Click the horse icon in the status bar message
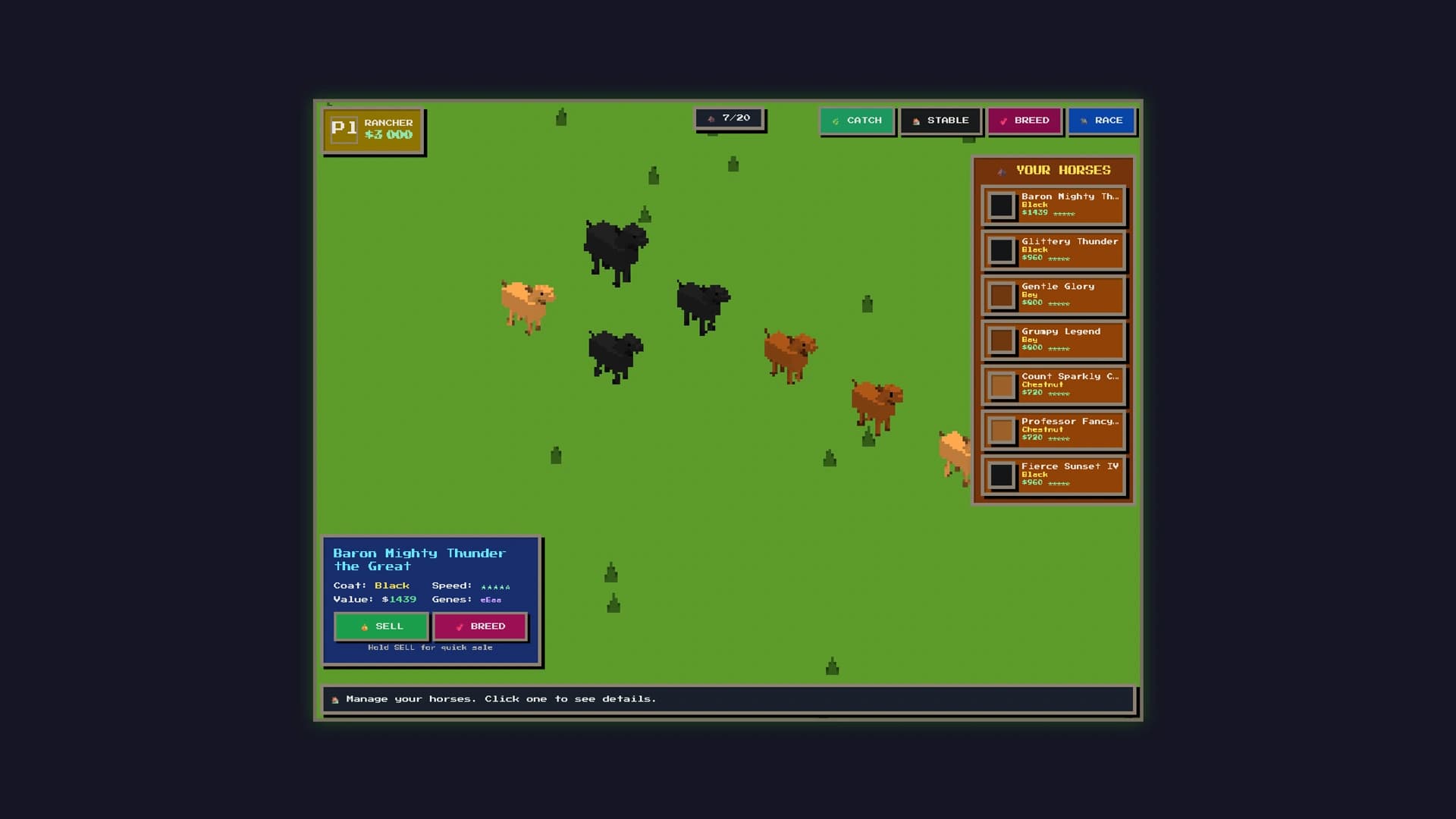The image size is (1456, 819). (x=334, y=698)
